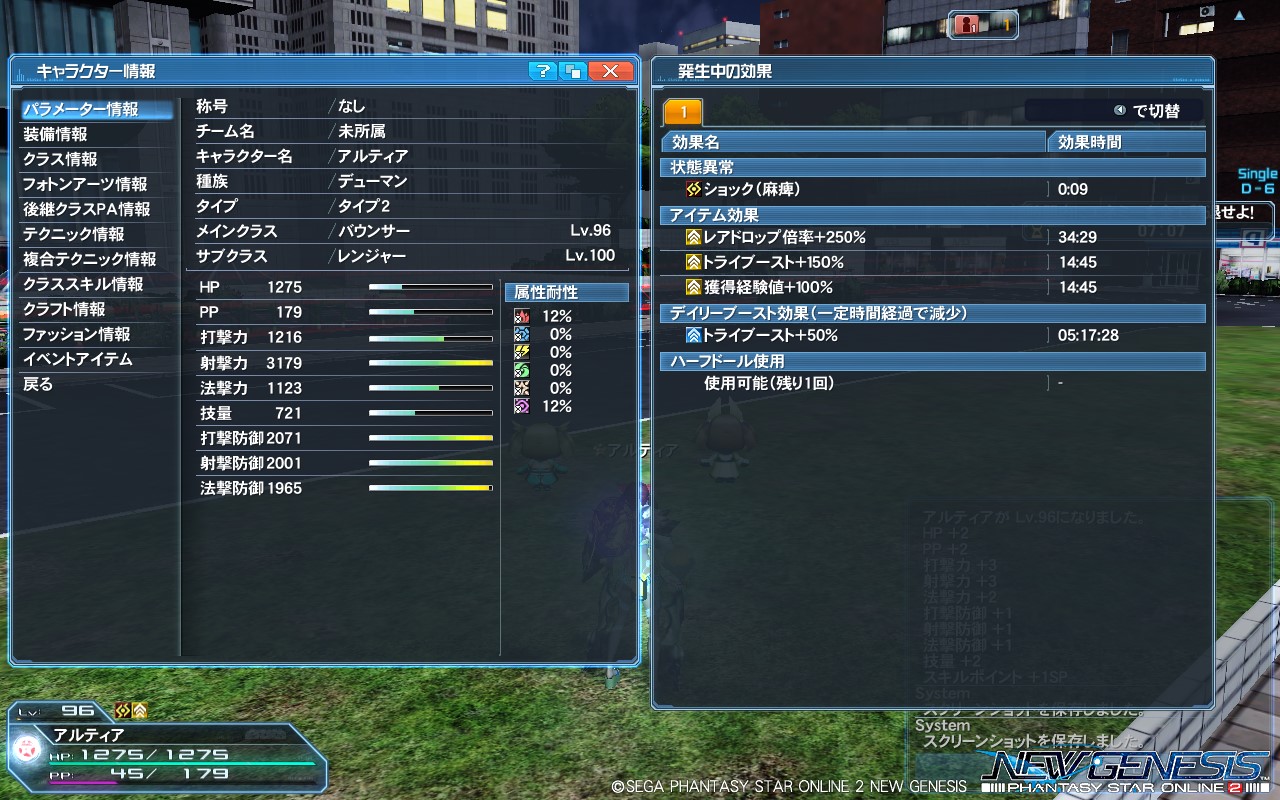Screen dimensions: 1280x800
Task: Select フォトンアーツ情報 in the left panel
Action: [97, 184]
